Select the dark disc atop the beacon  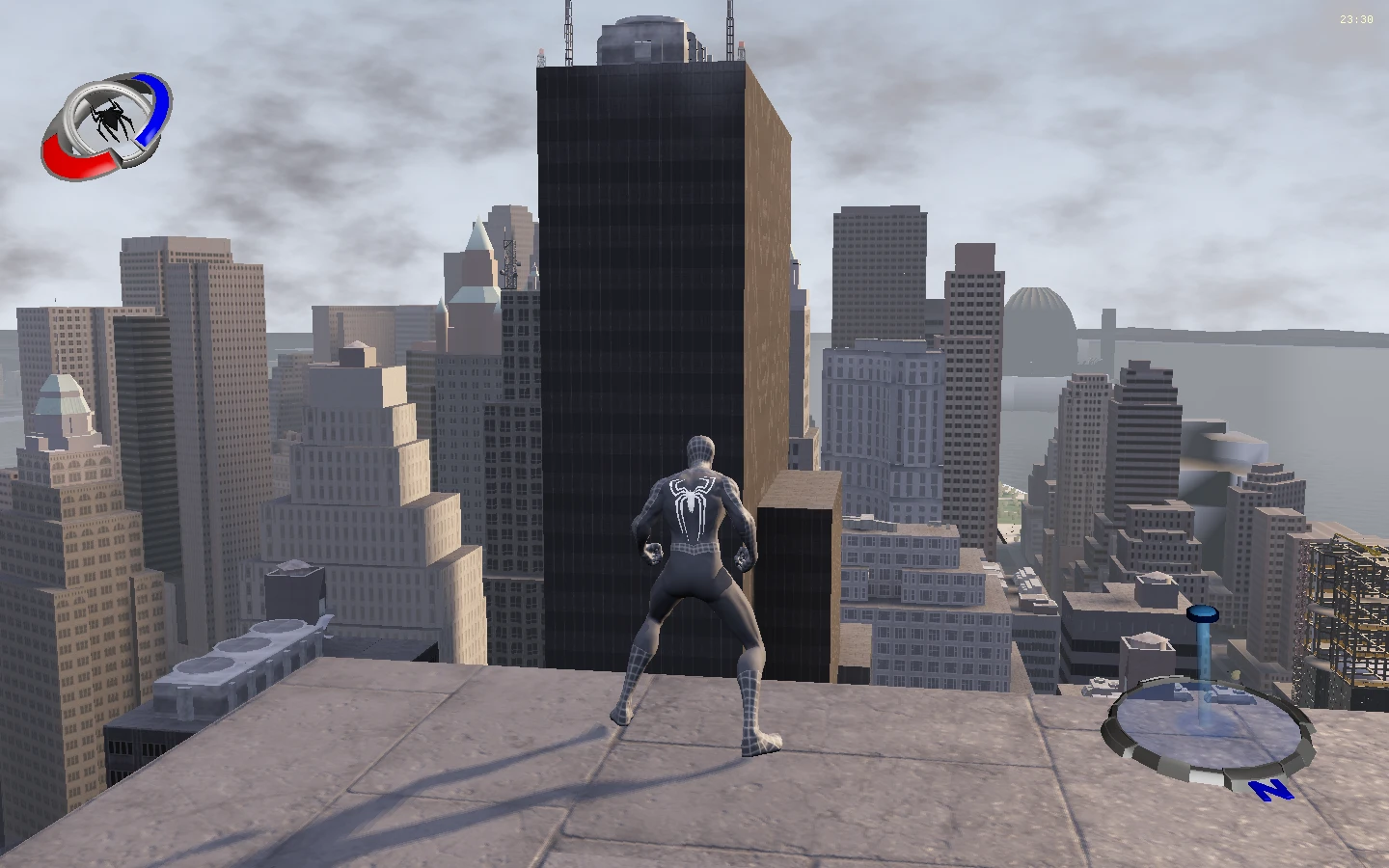tap(1203, 612)
